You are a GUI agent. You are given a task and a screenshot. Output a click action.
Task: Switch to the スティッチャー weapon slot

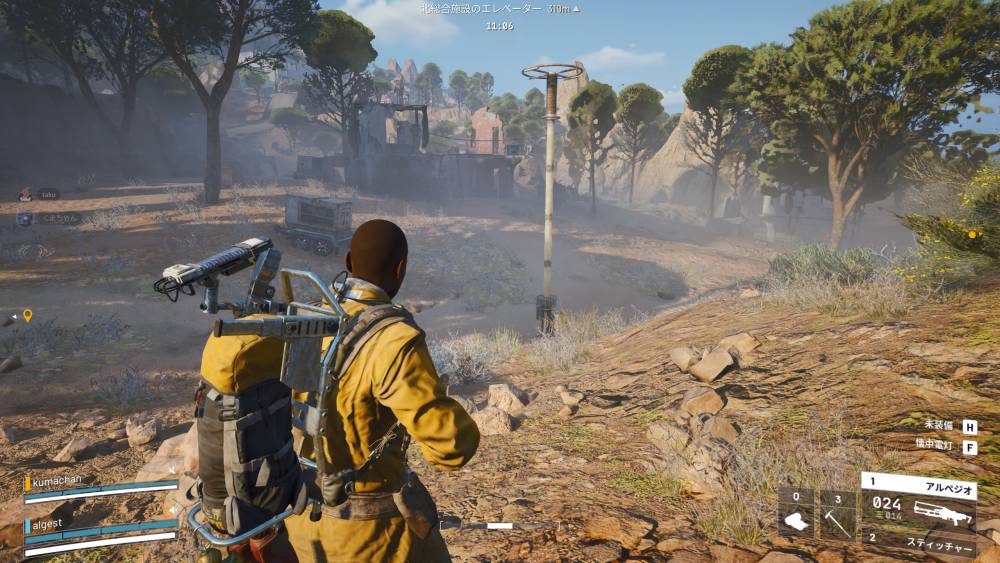click(x=918, y=543)
